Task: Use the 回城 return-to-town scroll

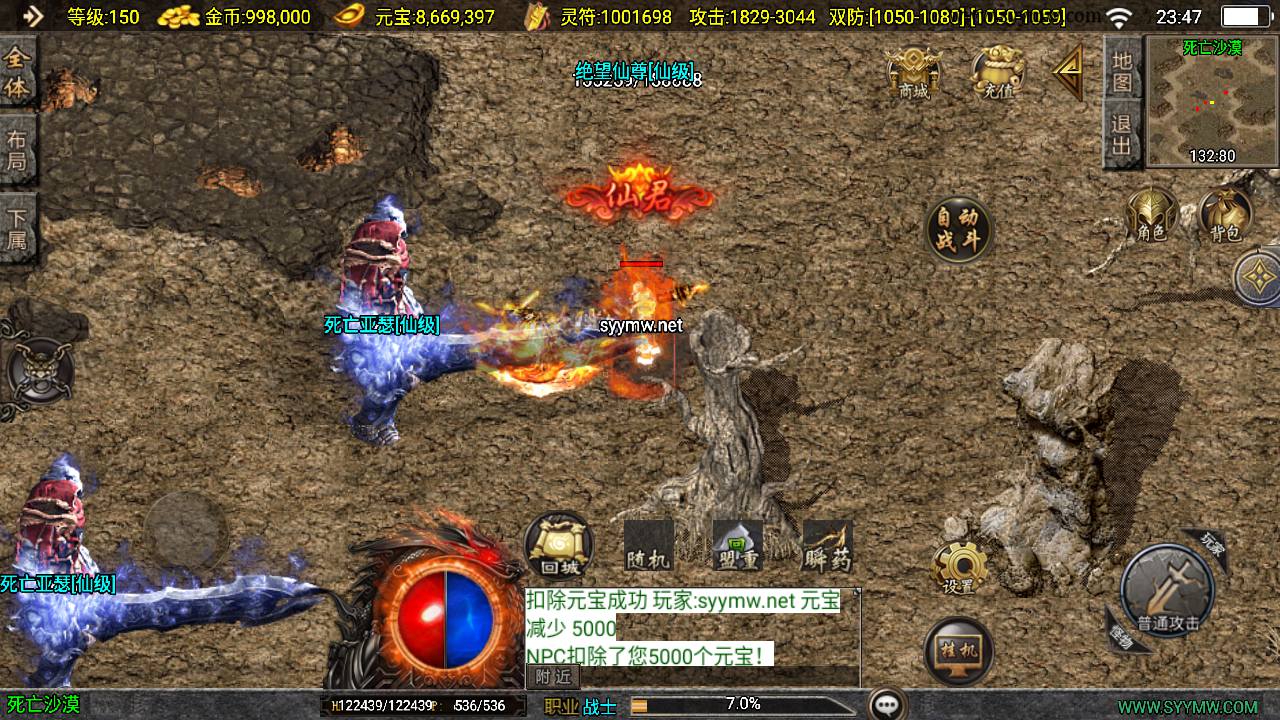Action: coord(558,547)
